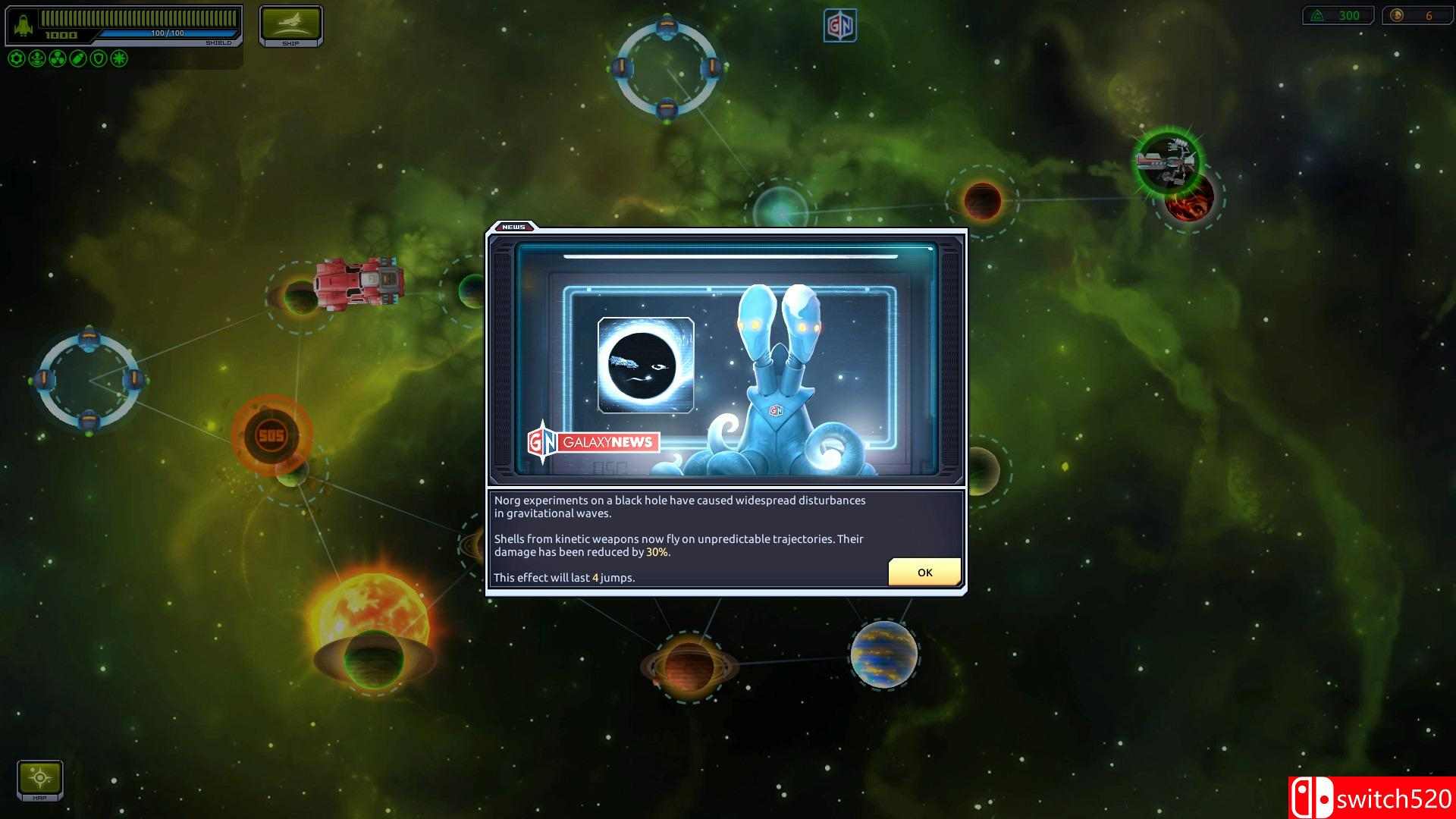Expand the NEWS tab on the dialog
The height and width of the screenshot is (819, 1456).
click(514, 226)
